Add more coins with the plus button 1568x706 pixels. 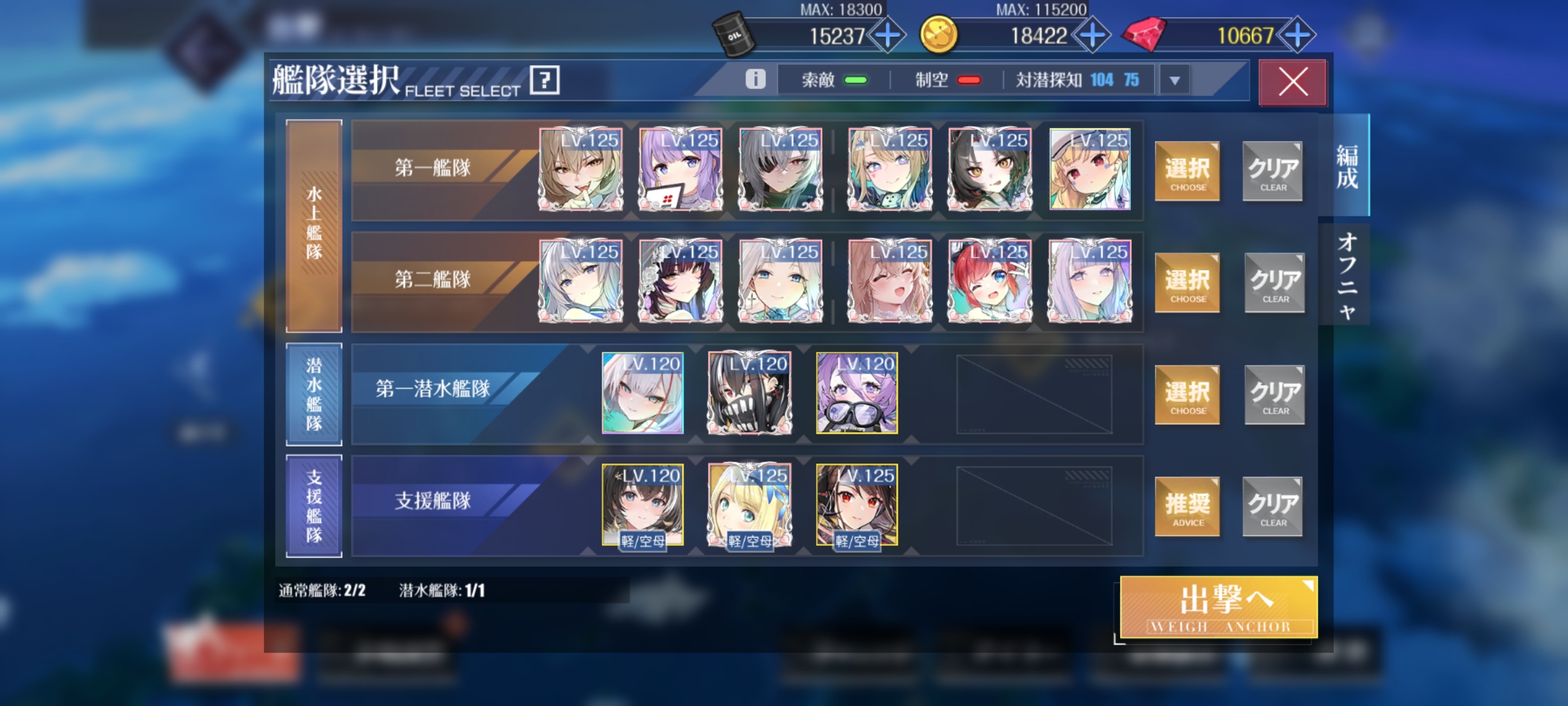[x=1092, y=35]
